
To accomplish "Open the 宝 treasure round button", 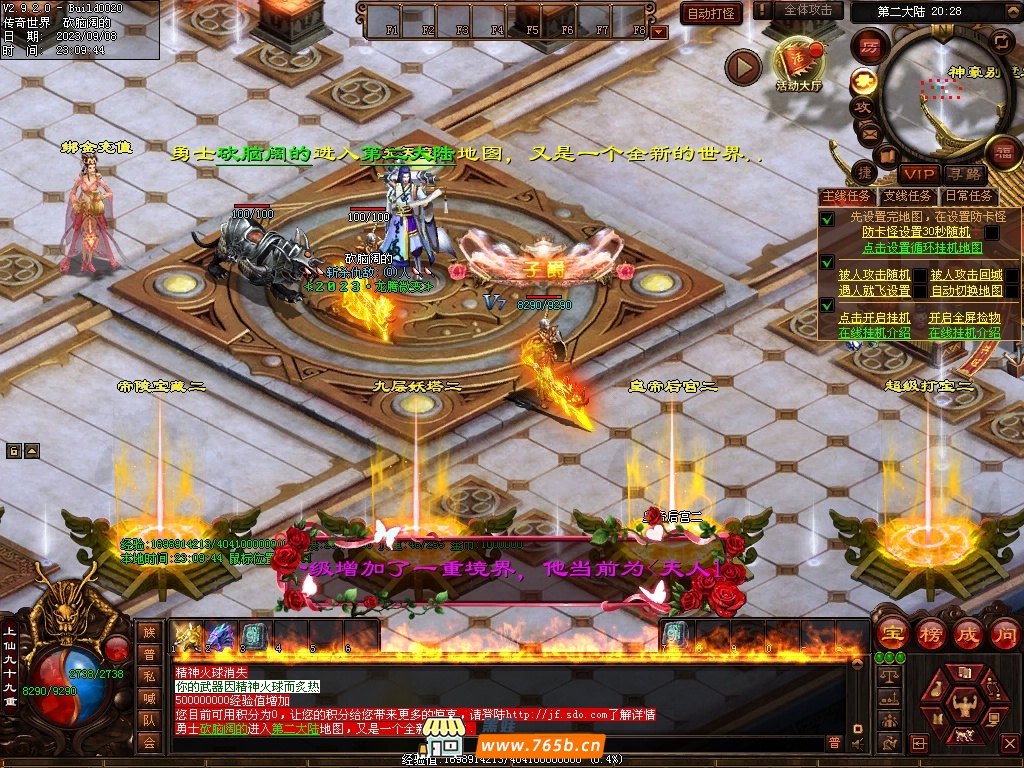I will (892, 633).
